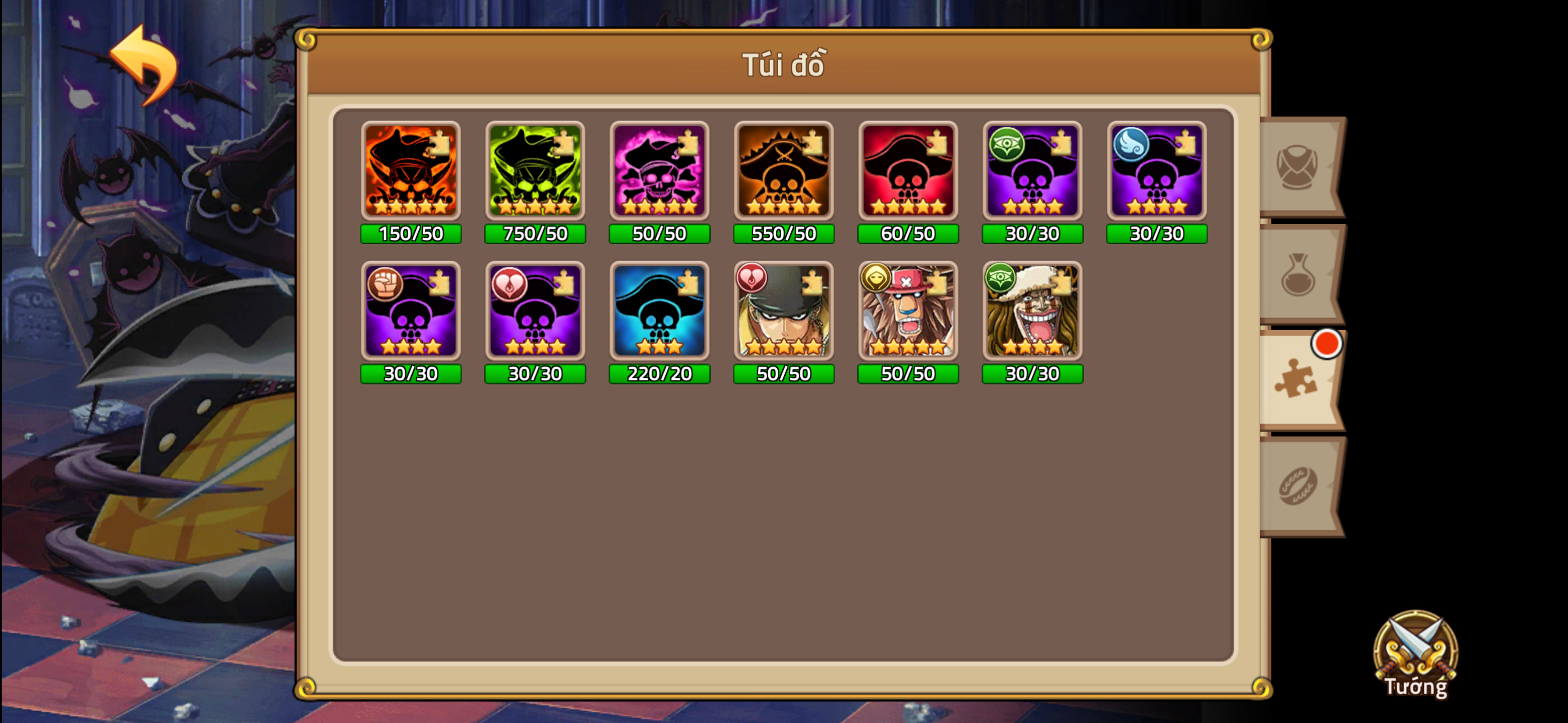The height and width of the screenshot is (723, 1568).
Task: Tap the 550/50 green progress bar
Action: [x=783, y=234]
